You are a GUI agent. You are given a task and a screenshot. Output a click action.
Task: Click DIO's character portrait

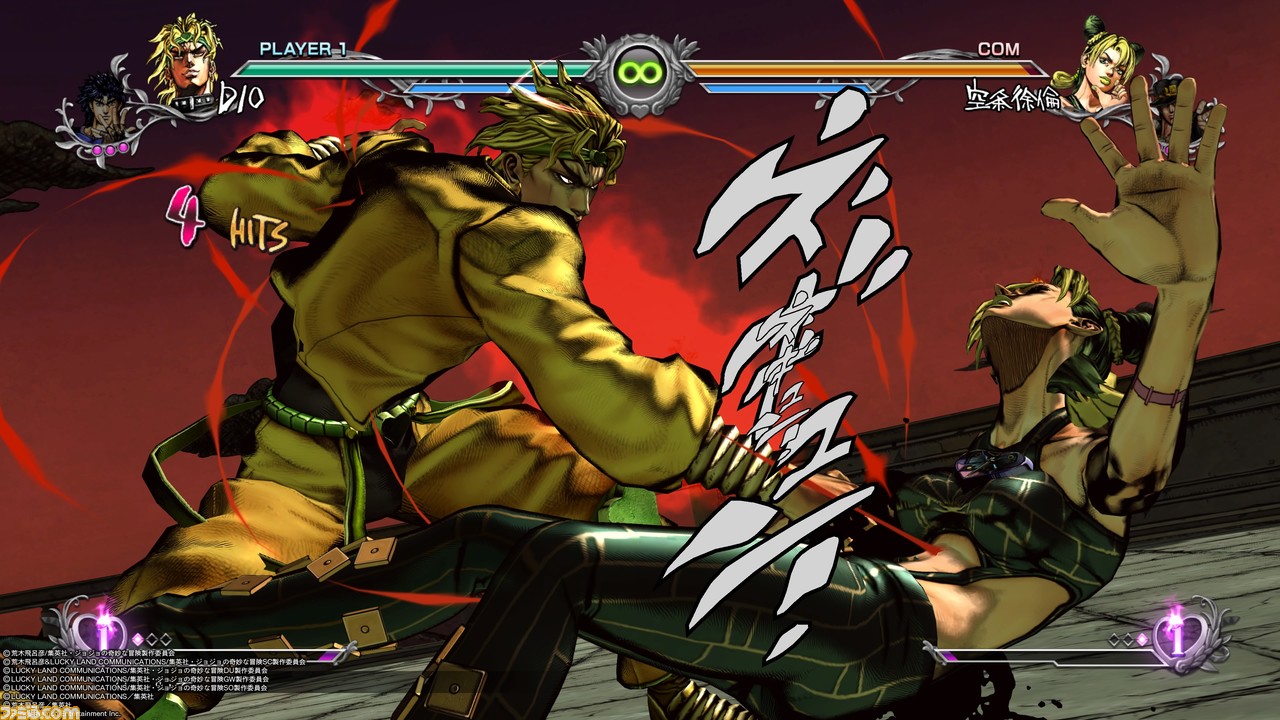point(185,62)
